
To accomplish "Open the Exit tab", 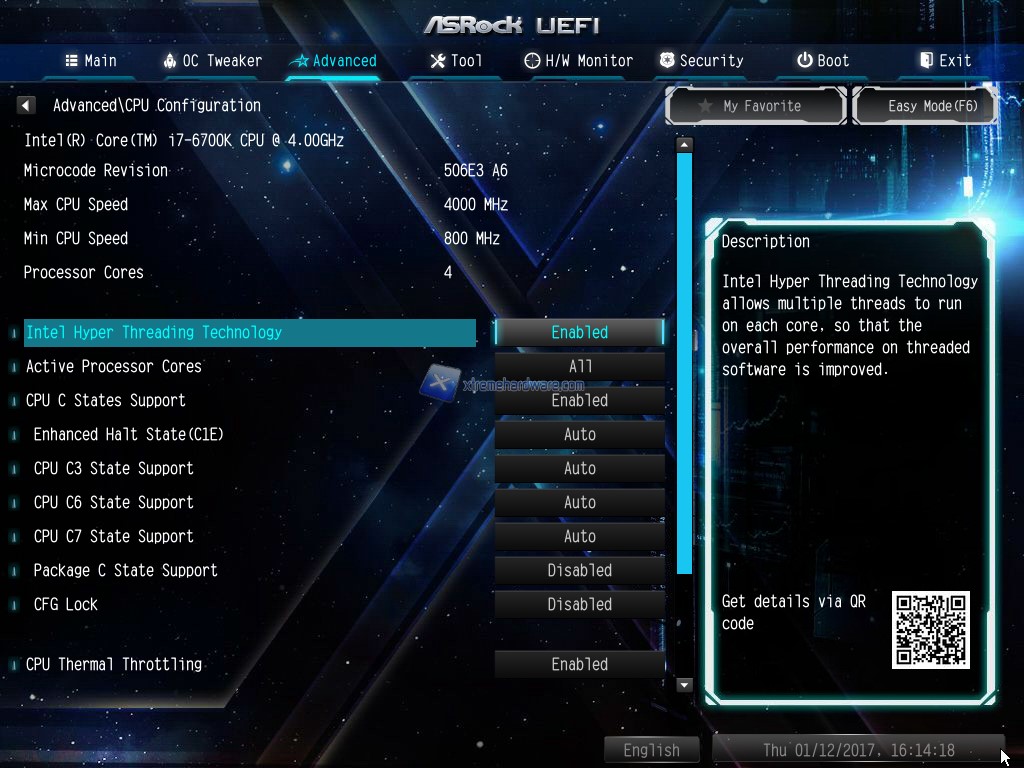I will pyautogui.click(x=945, y=61).
